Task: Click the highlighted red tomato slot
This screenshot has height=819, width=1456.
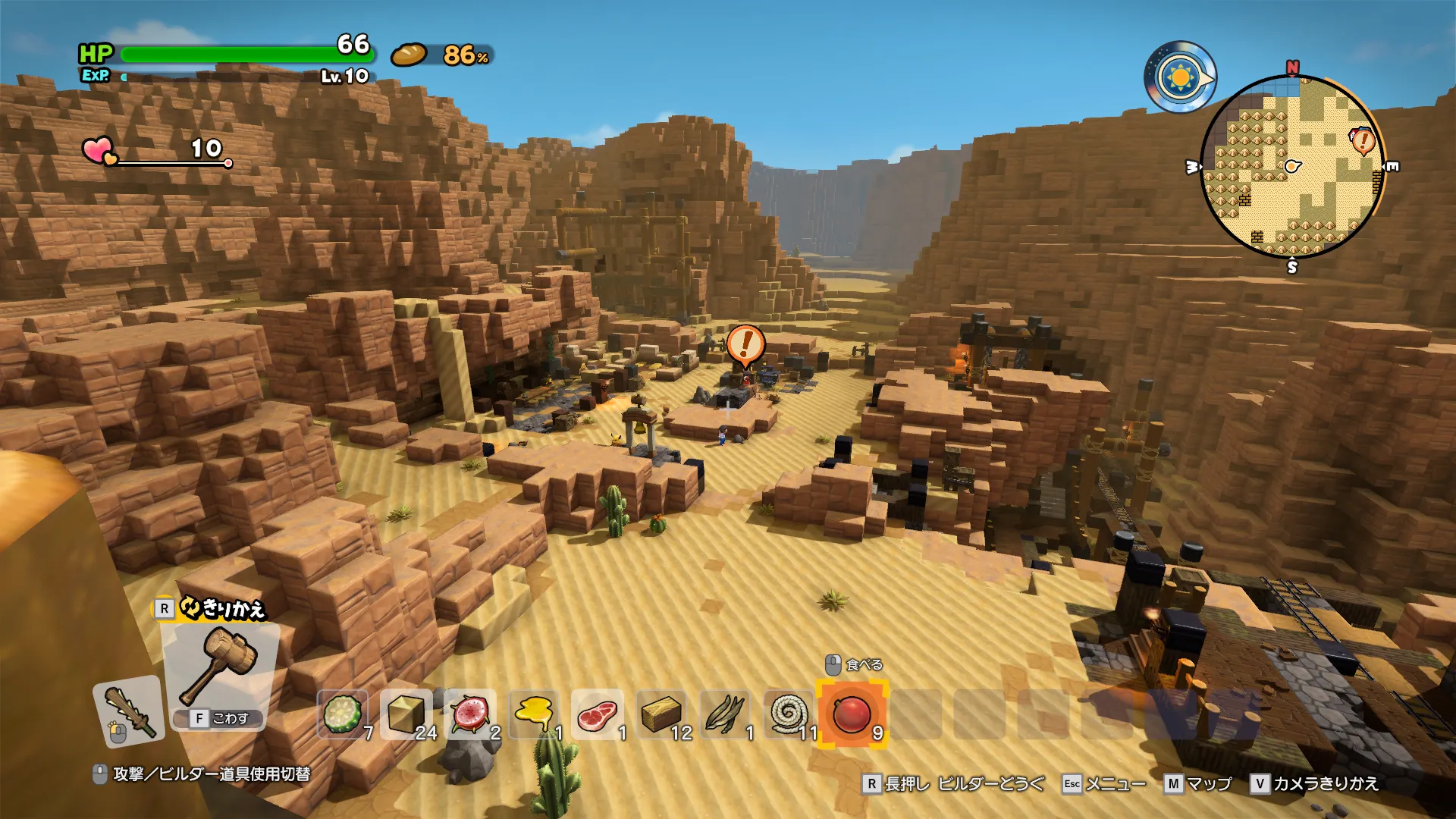Action: (x=852, y=714)
